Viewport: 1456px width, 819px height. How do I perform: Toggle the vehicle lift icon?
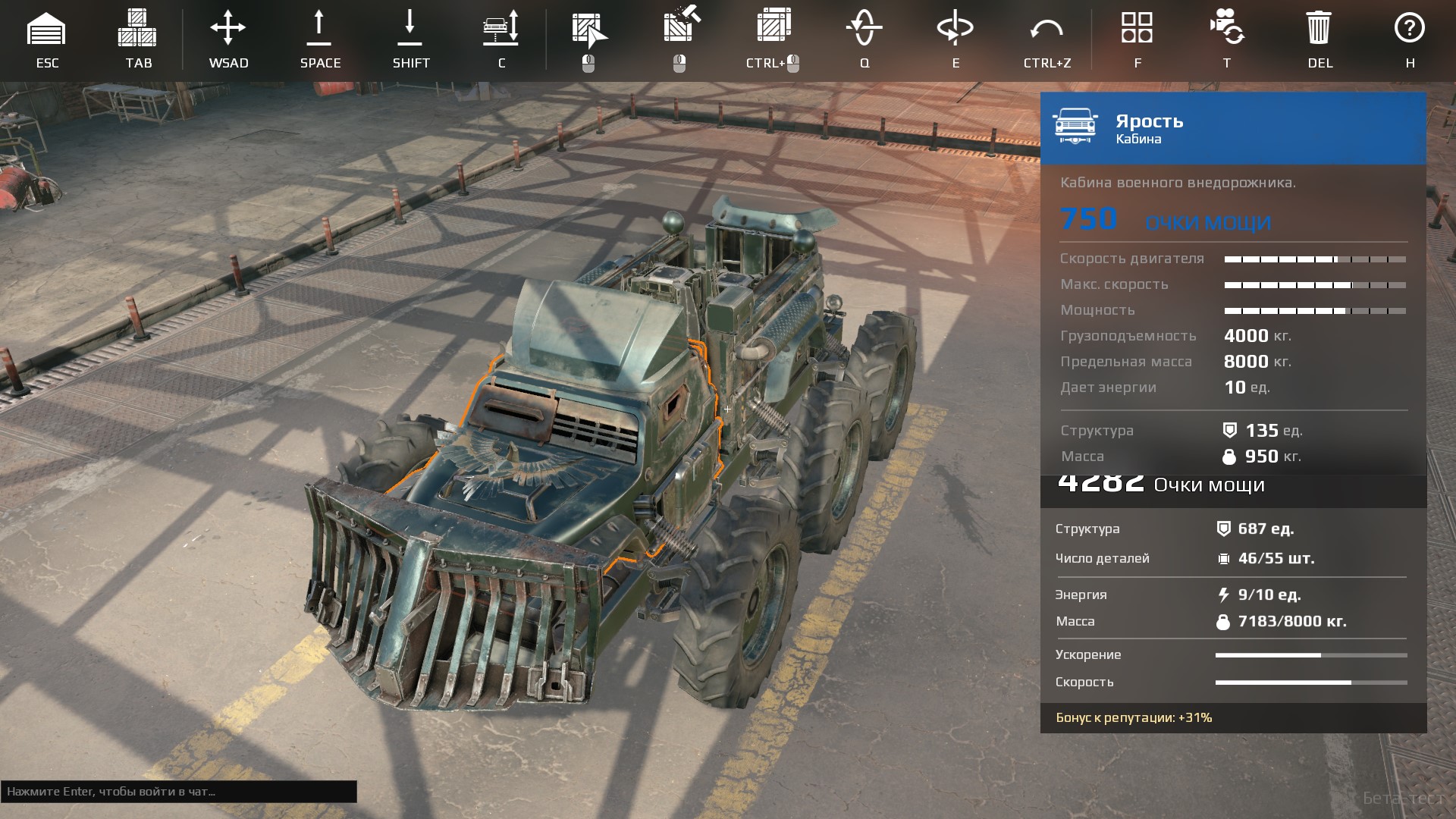[x=501, y=27]
